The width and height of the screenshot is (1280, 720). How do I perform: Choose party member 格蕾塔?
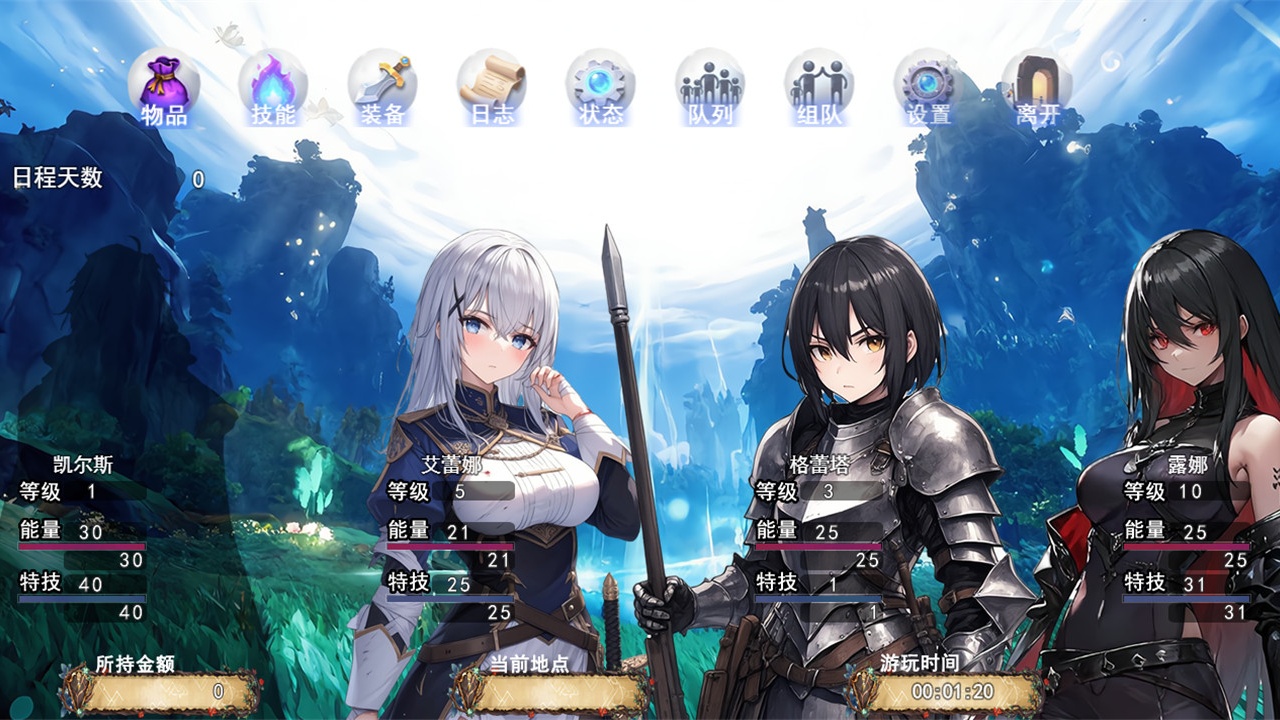tap(819, 464)
